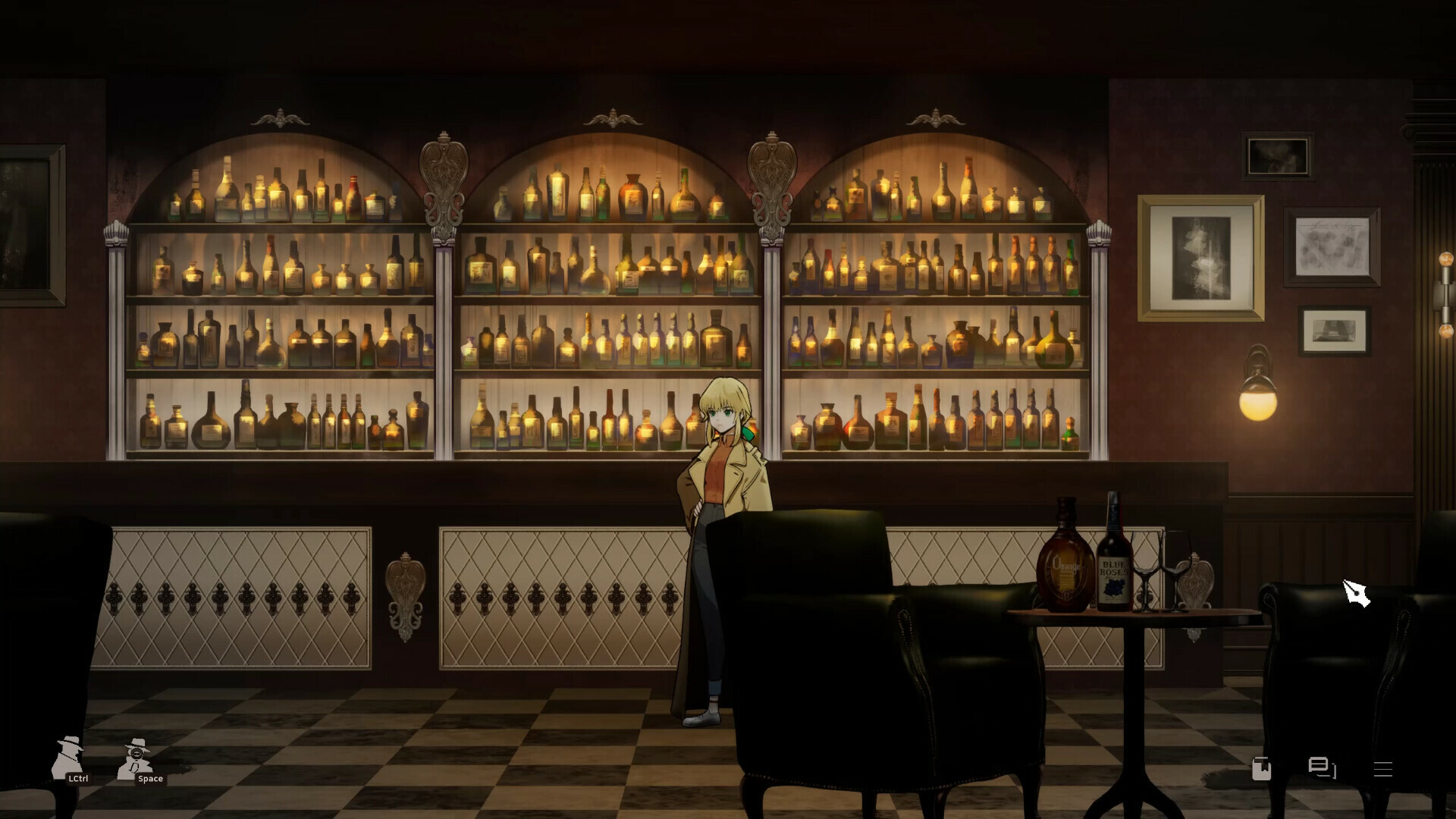Open the notebook journal icon
Screen dimensions: 1456x819
point(1261,768)
